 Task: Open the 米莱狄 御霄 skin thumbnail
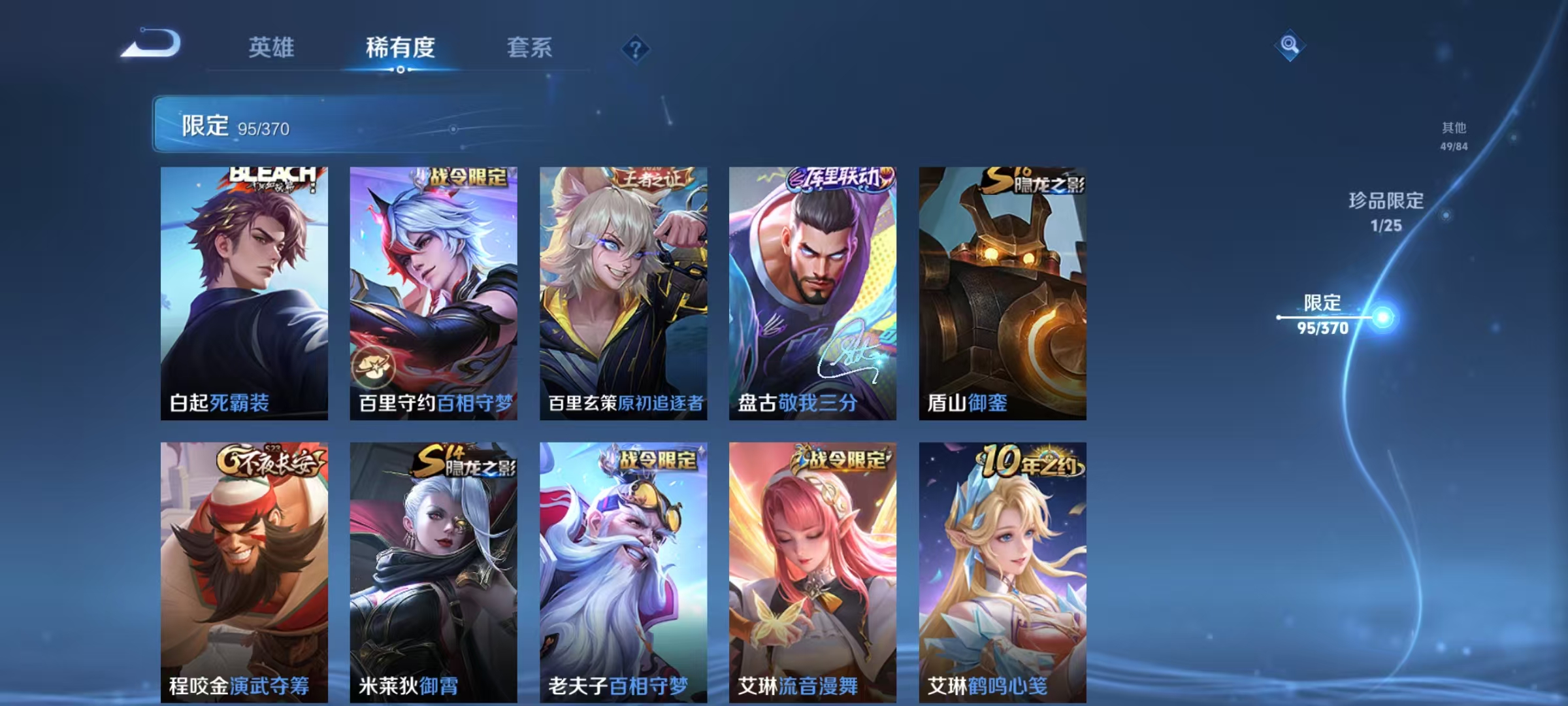pos(434,569)
